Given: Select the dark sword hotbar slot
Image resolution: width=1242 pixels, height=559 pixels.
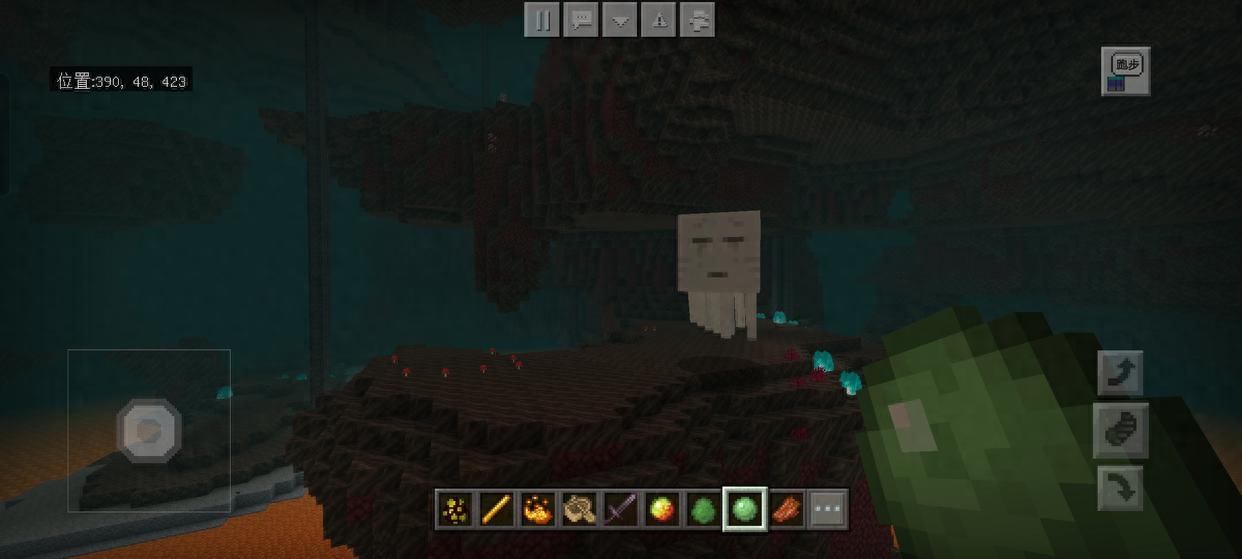Looking at the screenshot, I should [620, 510].
